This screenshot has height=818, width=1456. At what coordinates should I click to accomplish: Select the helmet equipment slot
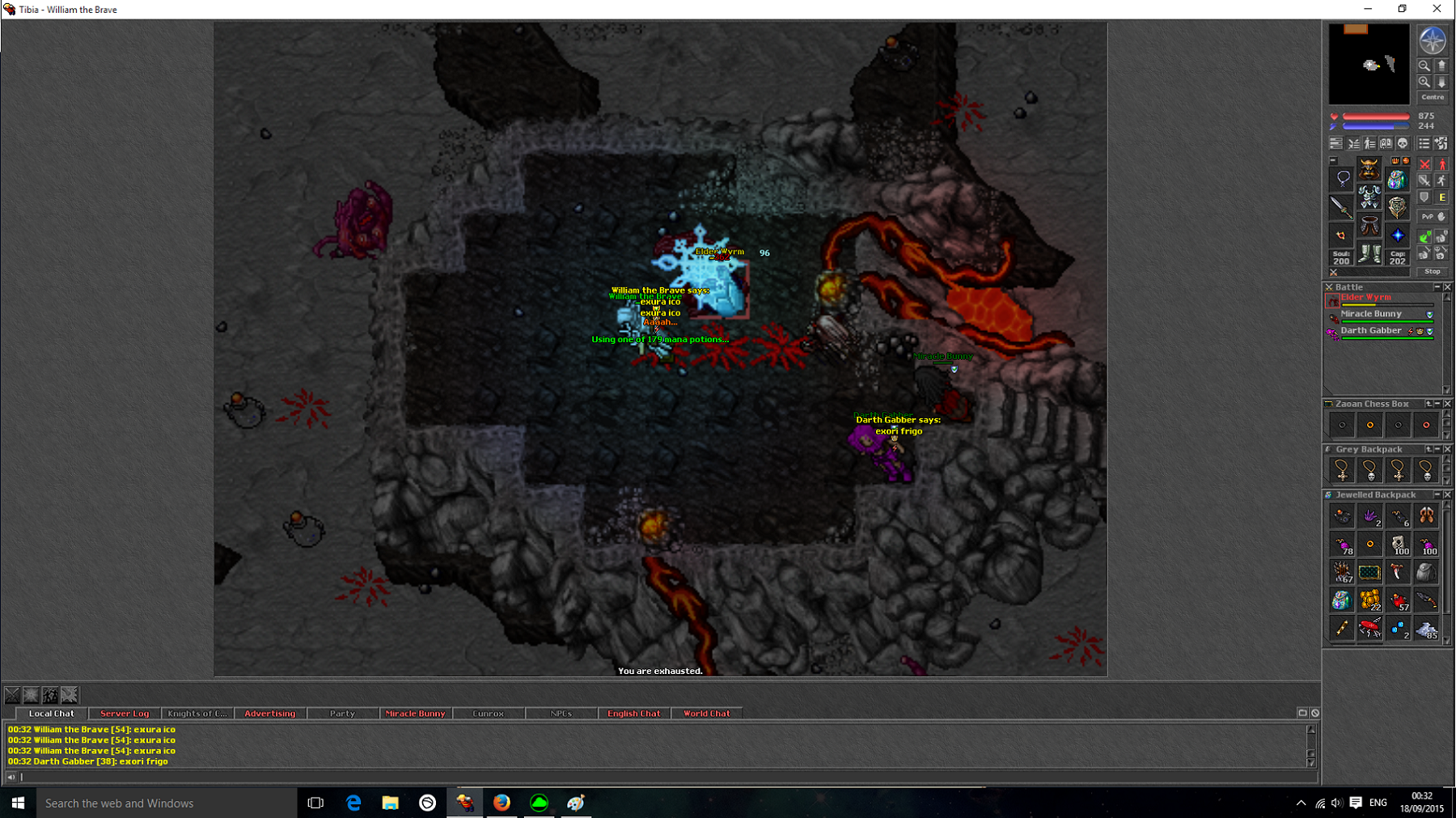coord(1369,168)
